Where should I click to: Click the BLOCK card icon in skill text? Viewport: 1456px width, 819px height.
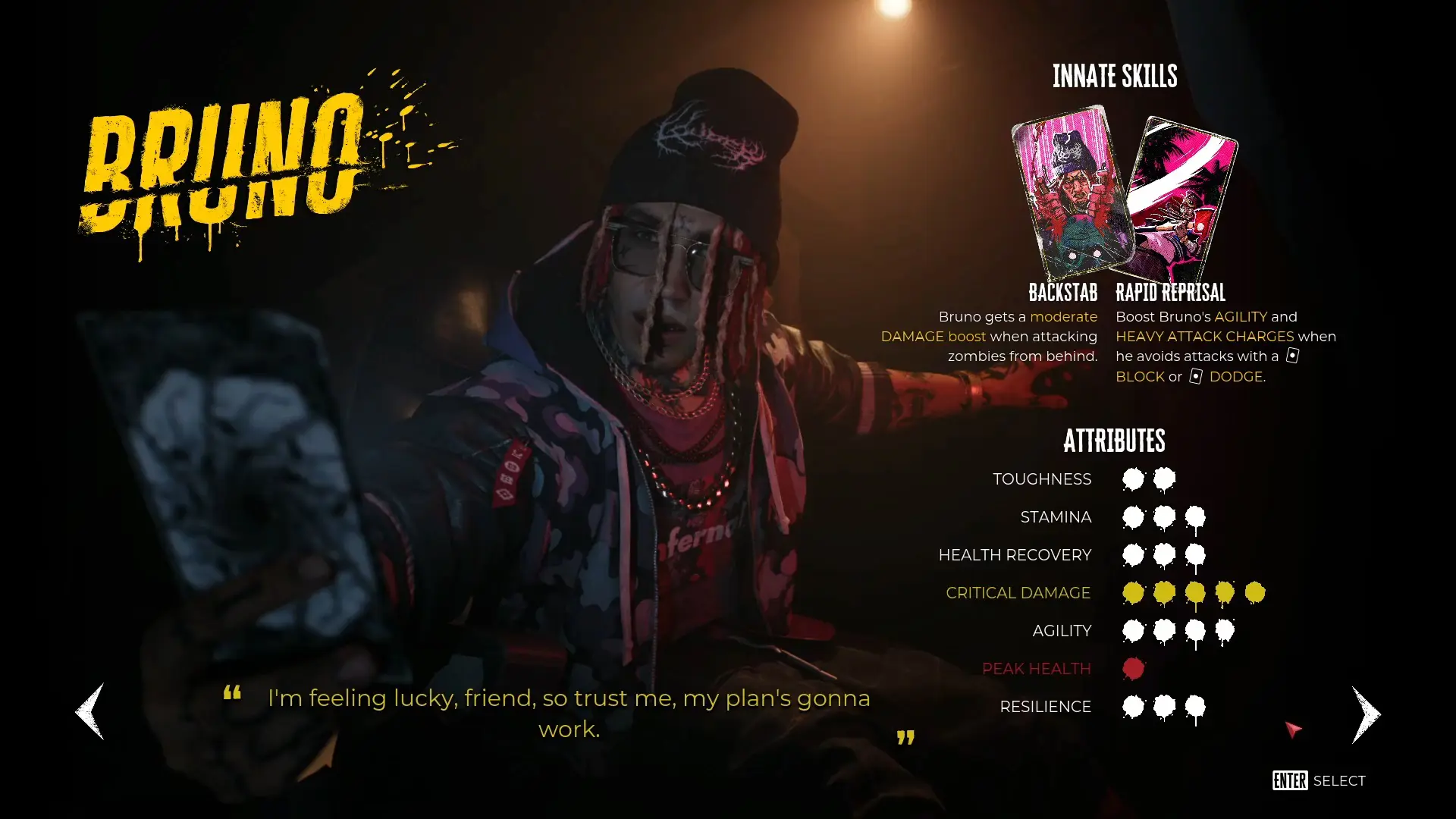pos(1291,356)
